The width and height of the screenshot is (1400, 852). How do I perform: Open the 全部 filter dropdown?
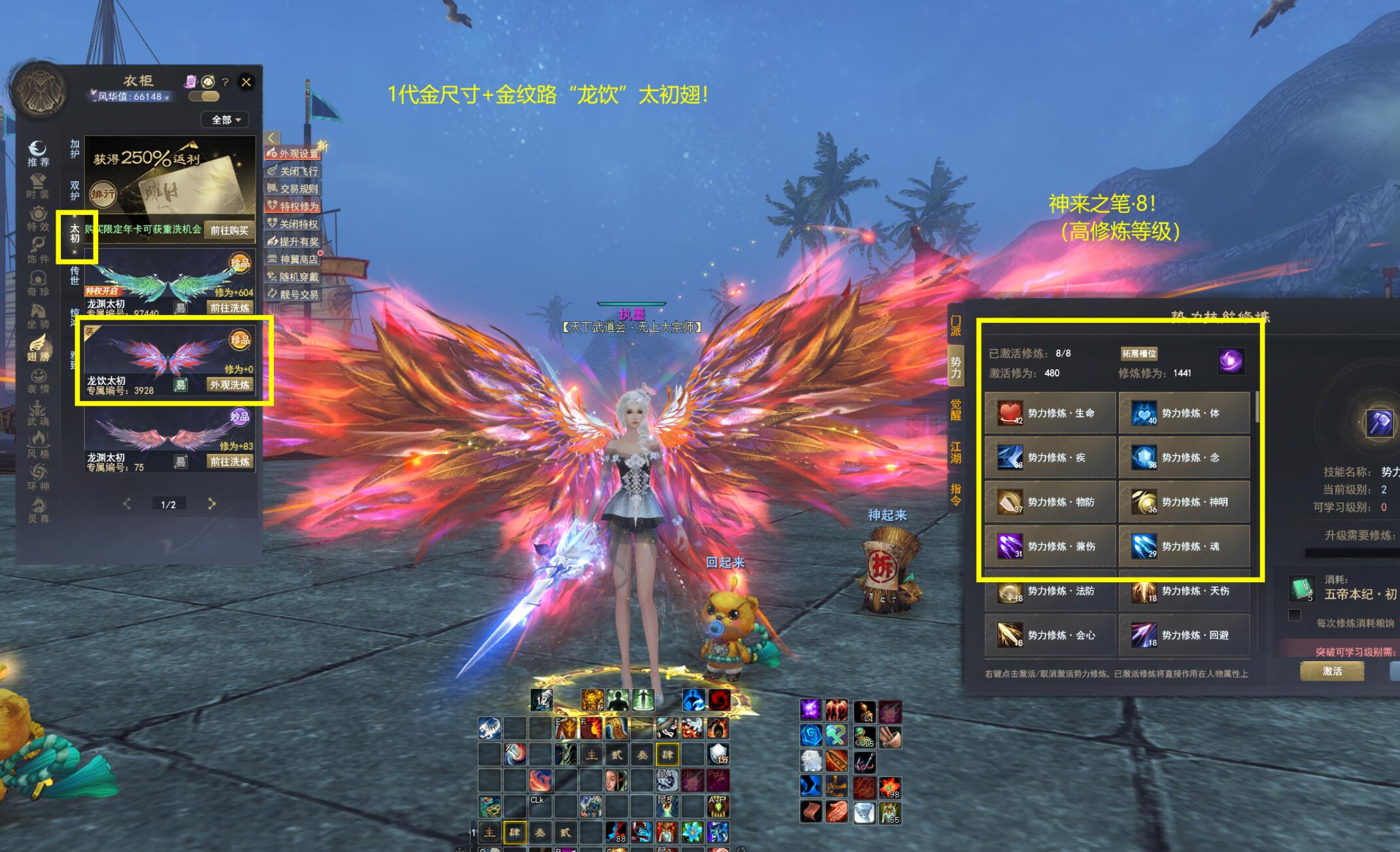point(226,120)
